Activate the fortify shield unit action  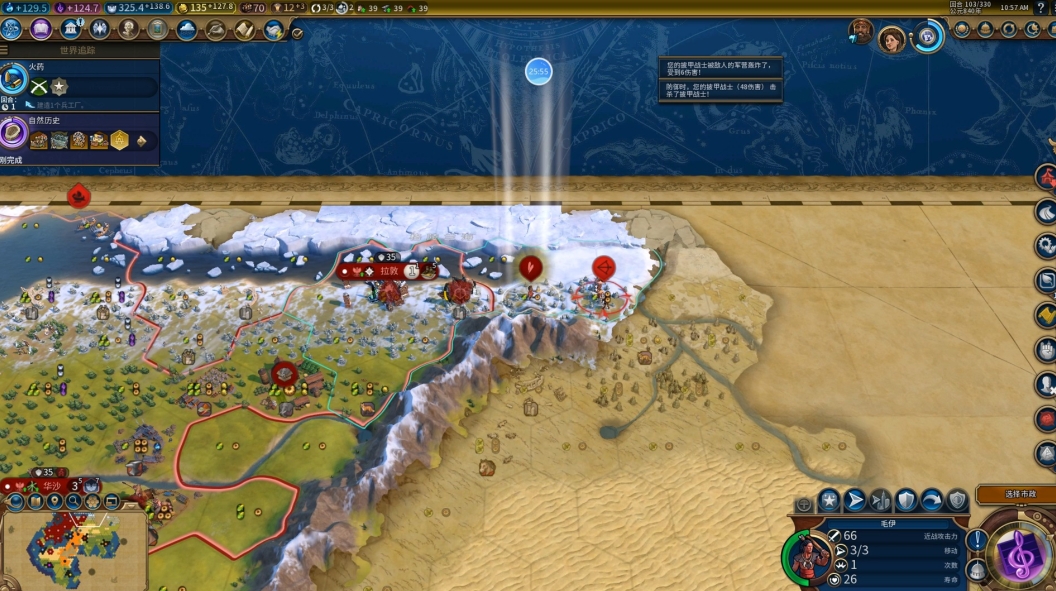[906, 500]
